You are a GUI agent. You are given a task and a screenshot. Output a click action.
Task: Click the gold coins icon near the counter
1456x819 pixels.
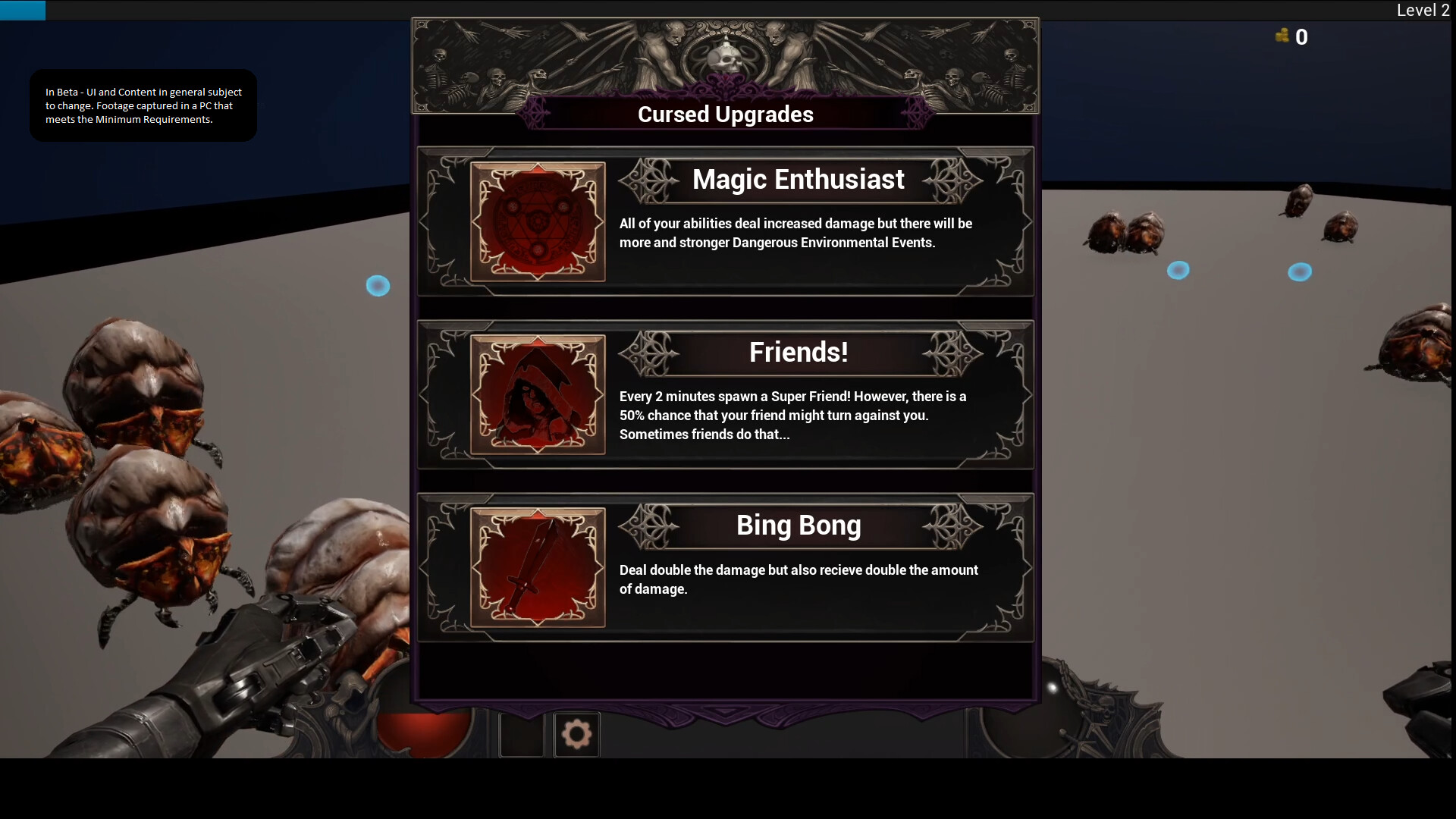coord(1283,36)
